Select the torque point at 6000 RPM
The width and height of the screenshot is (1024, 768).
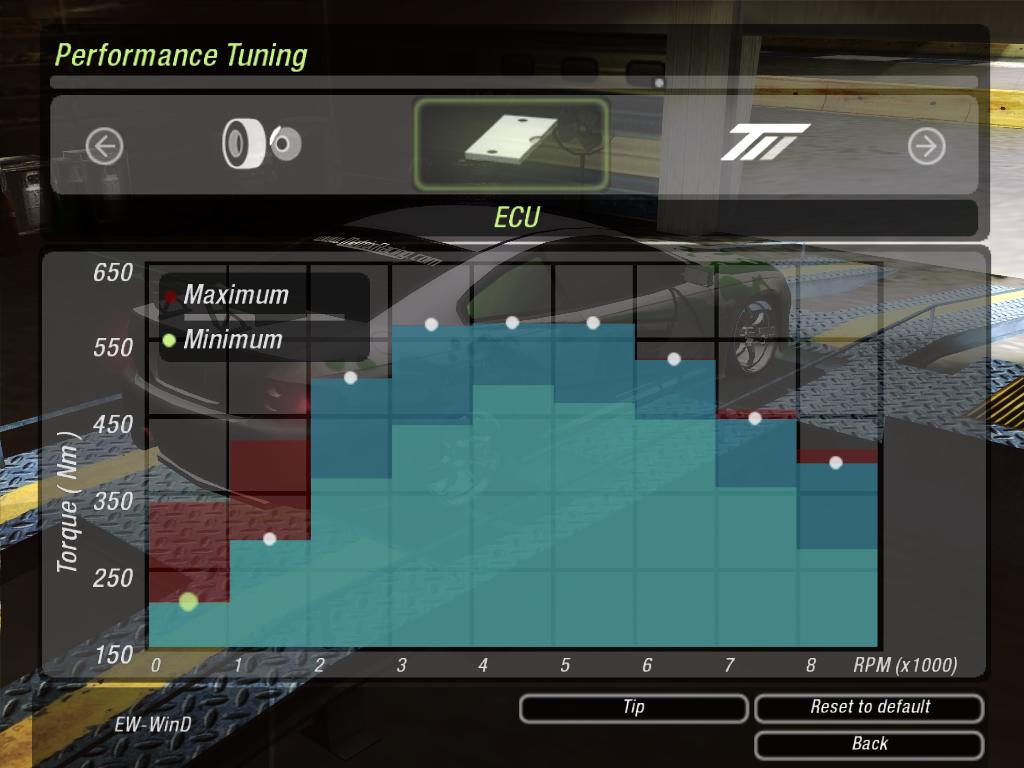[x=674, y=358]
